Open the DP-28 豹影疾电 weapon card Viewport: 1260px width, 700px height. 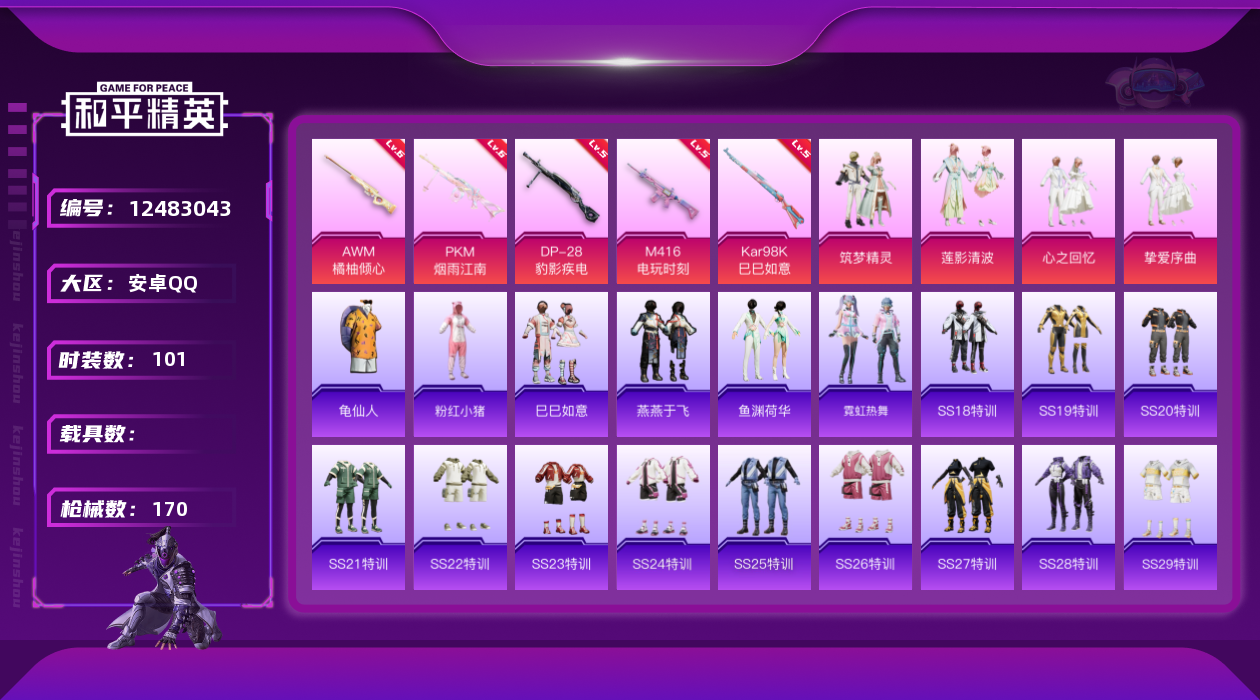561,211
